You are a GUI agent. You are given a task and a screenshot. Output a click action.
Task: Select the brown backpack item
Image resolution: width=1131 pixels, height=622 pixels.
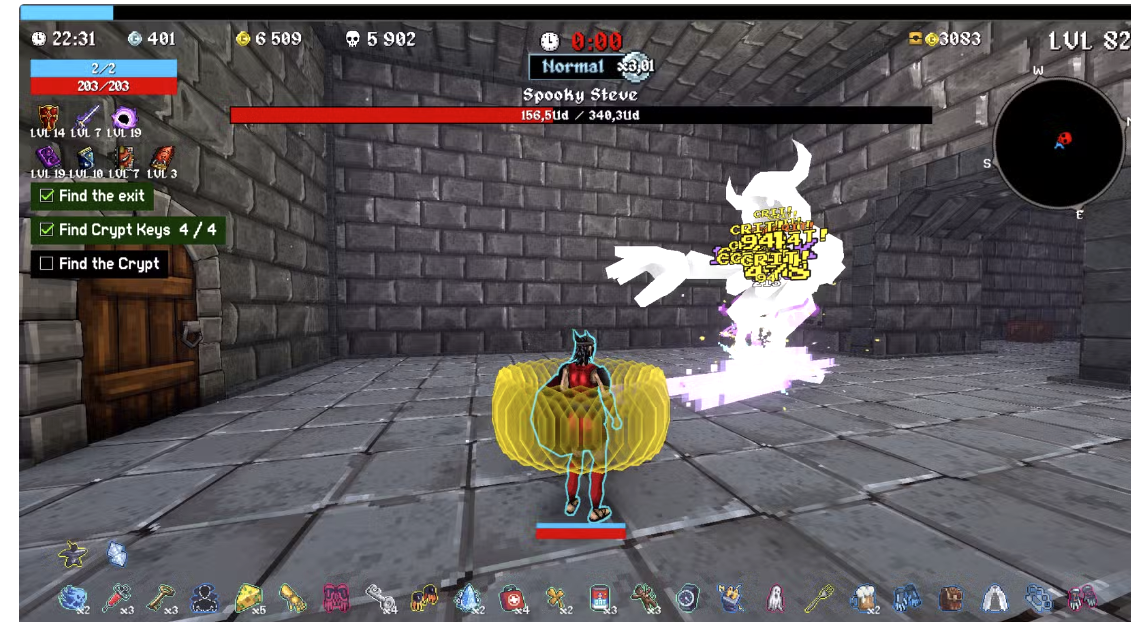tap(949, 597)
